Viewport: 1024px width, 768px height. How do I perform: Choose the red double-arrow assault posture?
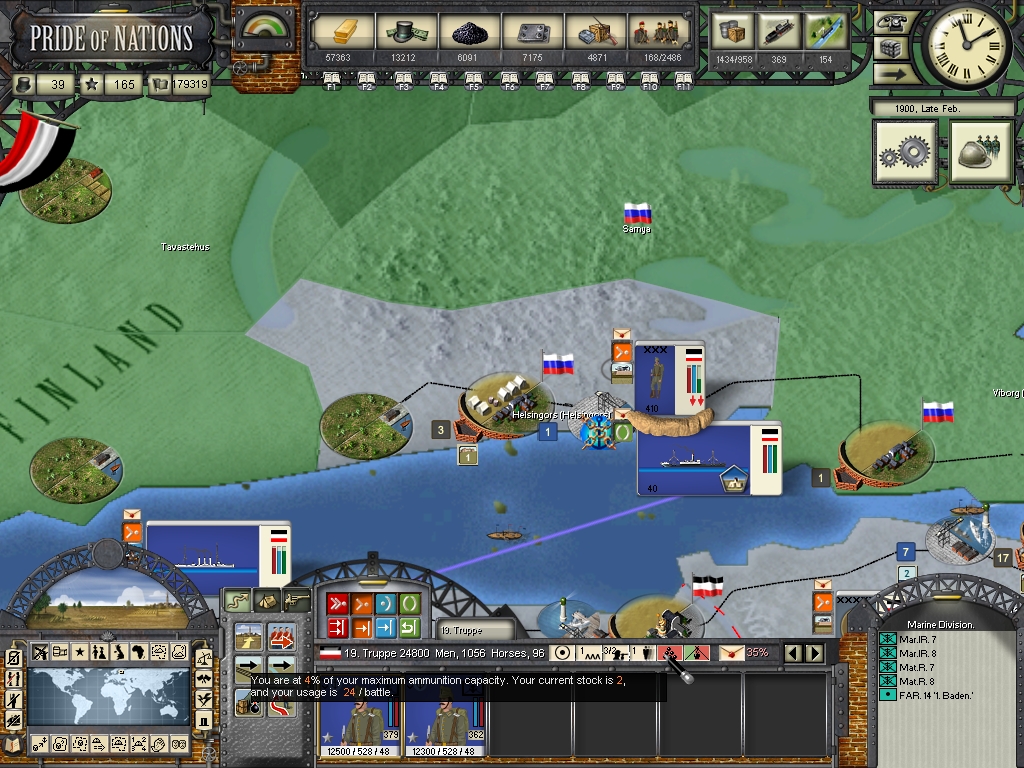click(x=337, y=603)
